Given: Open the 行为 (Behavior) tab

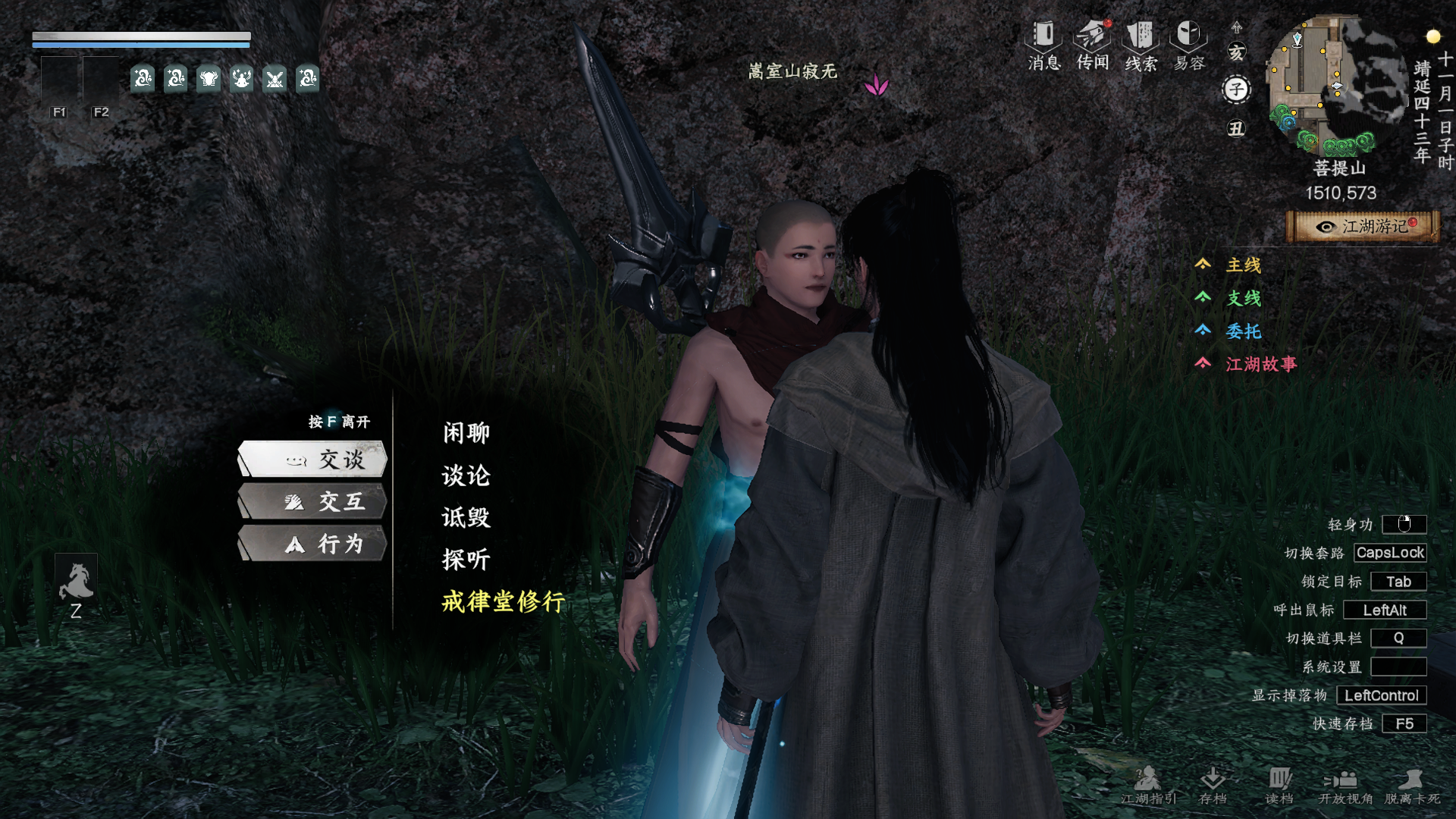Looking at the screenshot, I should (313, 544).
